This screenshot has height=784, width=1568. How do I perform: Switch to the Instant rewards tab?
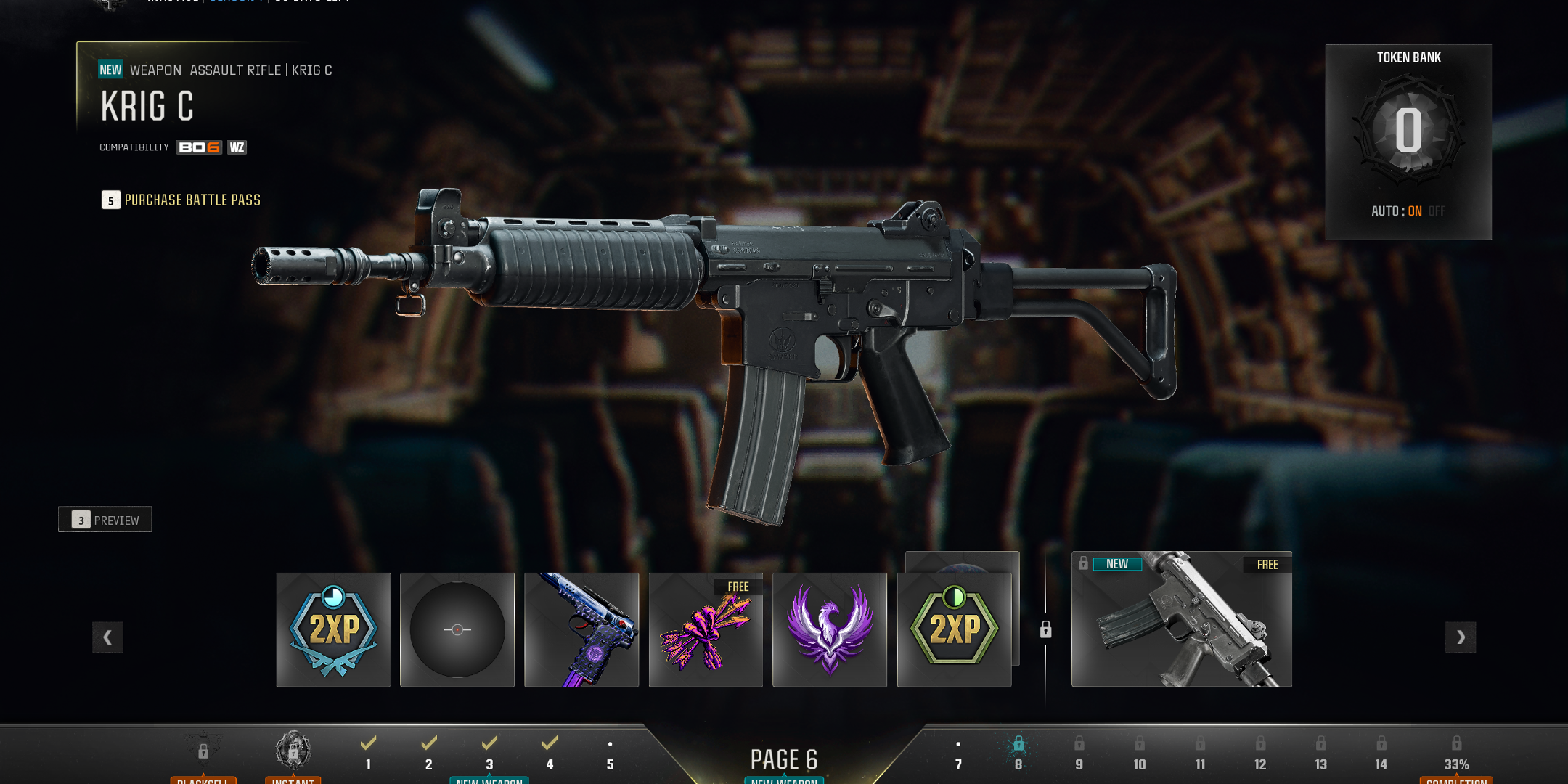click(293, 755)
